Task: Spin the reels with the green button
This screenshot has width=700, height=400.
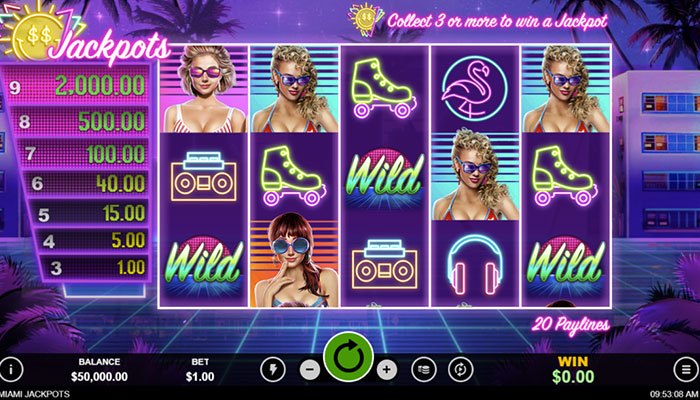Action: coord(348,356)
